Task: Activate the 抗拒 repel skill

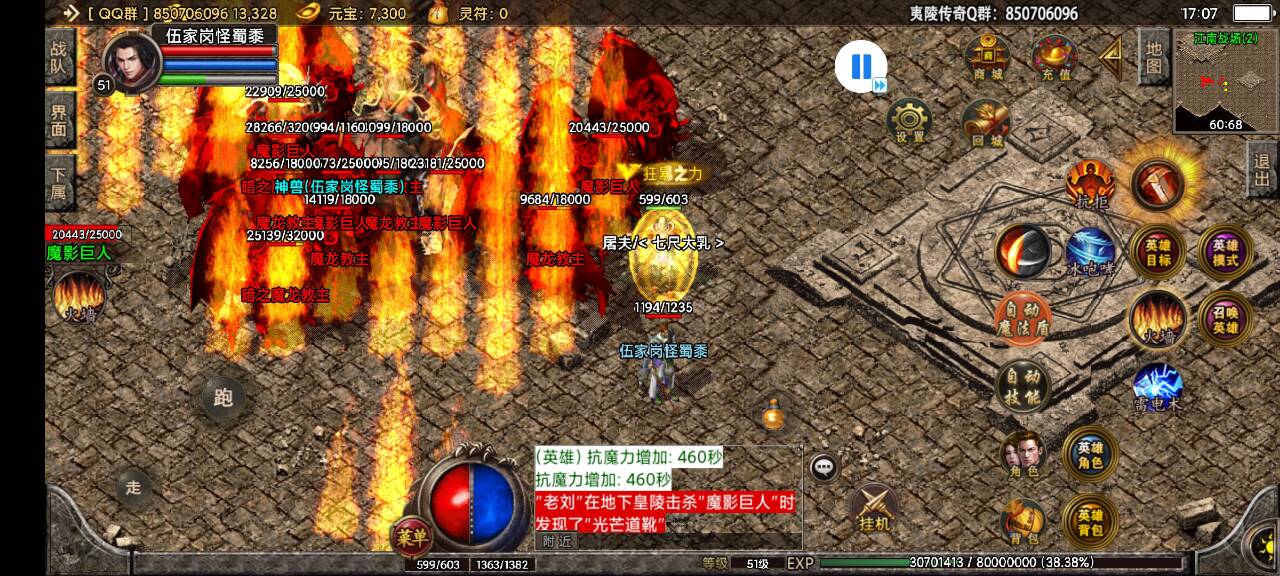Action: coord(1090,184)
